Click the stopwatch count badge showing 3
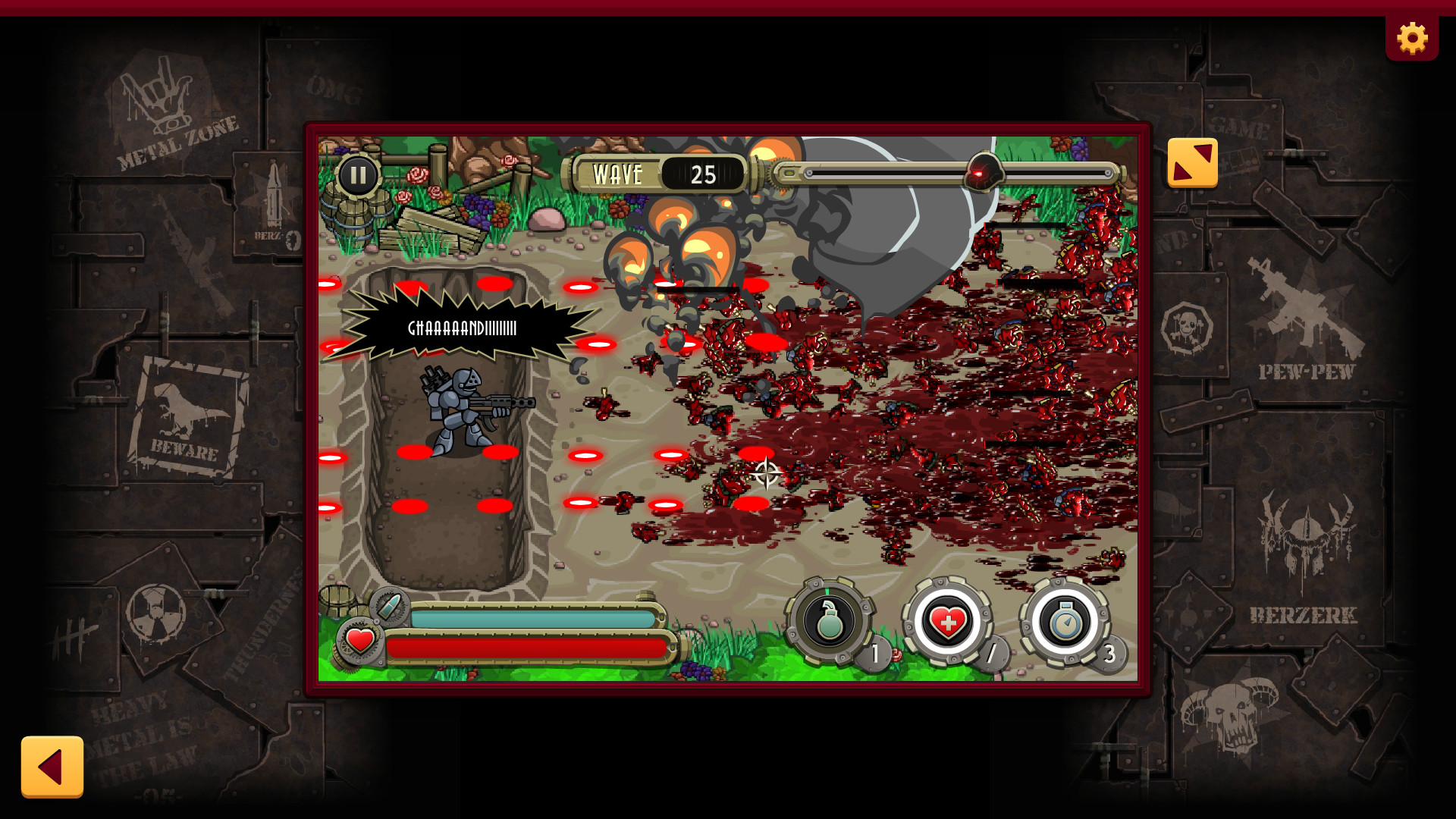Screen dimensions: 1456x819 [1111, 652]
